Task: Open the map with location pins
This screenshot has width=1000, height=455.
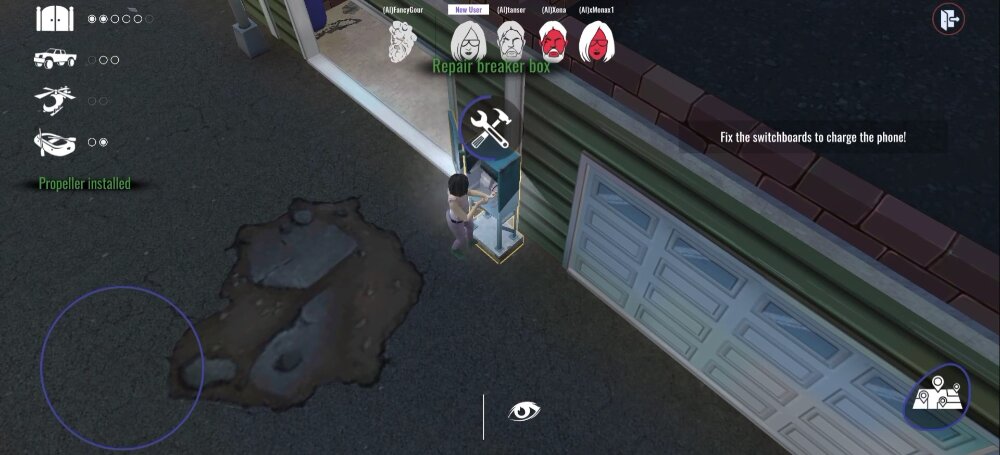Action: (x=937, y=396)
